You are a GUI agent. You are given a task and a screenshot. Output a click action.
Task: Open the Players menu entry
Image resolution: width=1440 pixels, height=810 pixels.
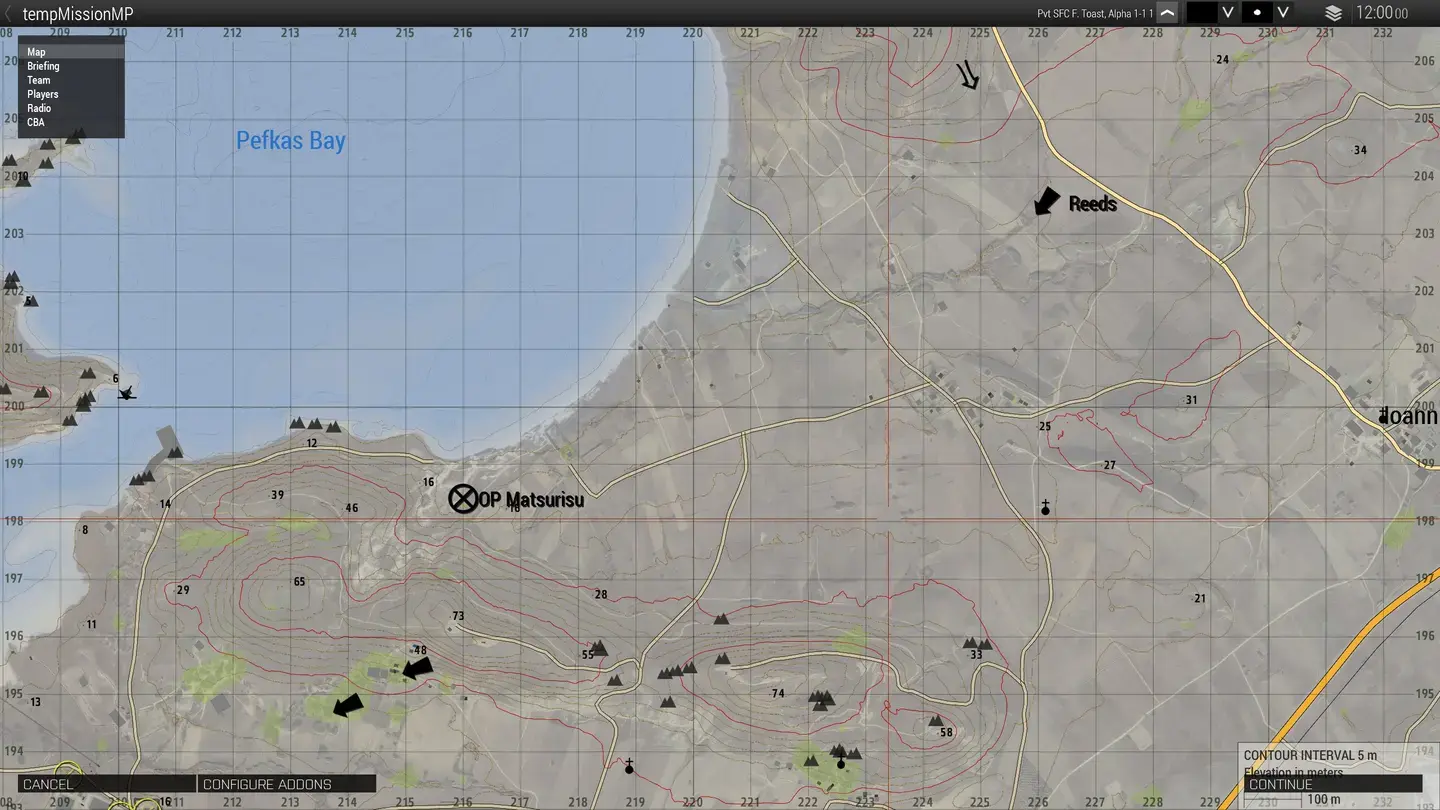(x=42, y=94)
